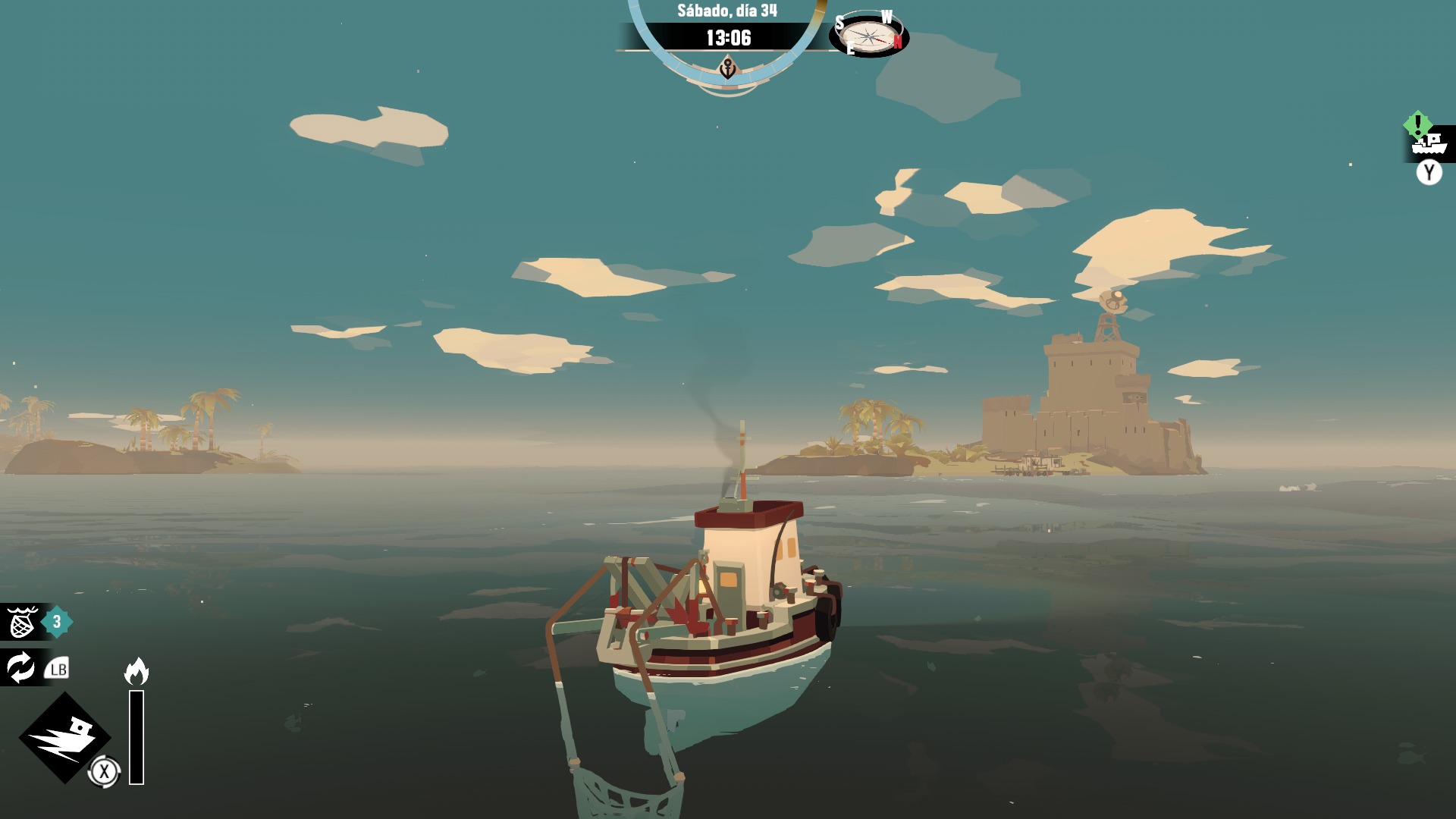This screenshot has height=819, width=1456.
Task: Activate the haste boost ability
Action: pos(65,737)
